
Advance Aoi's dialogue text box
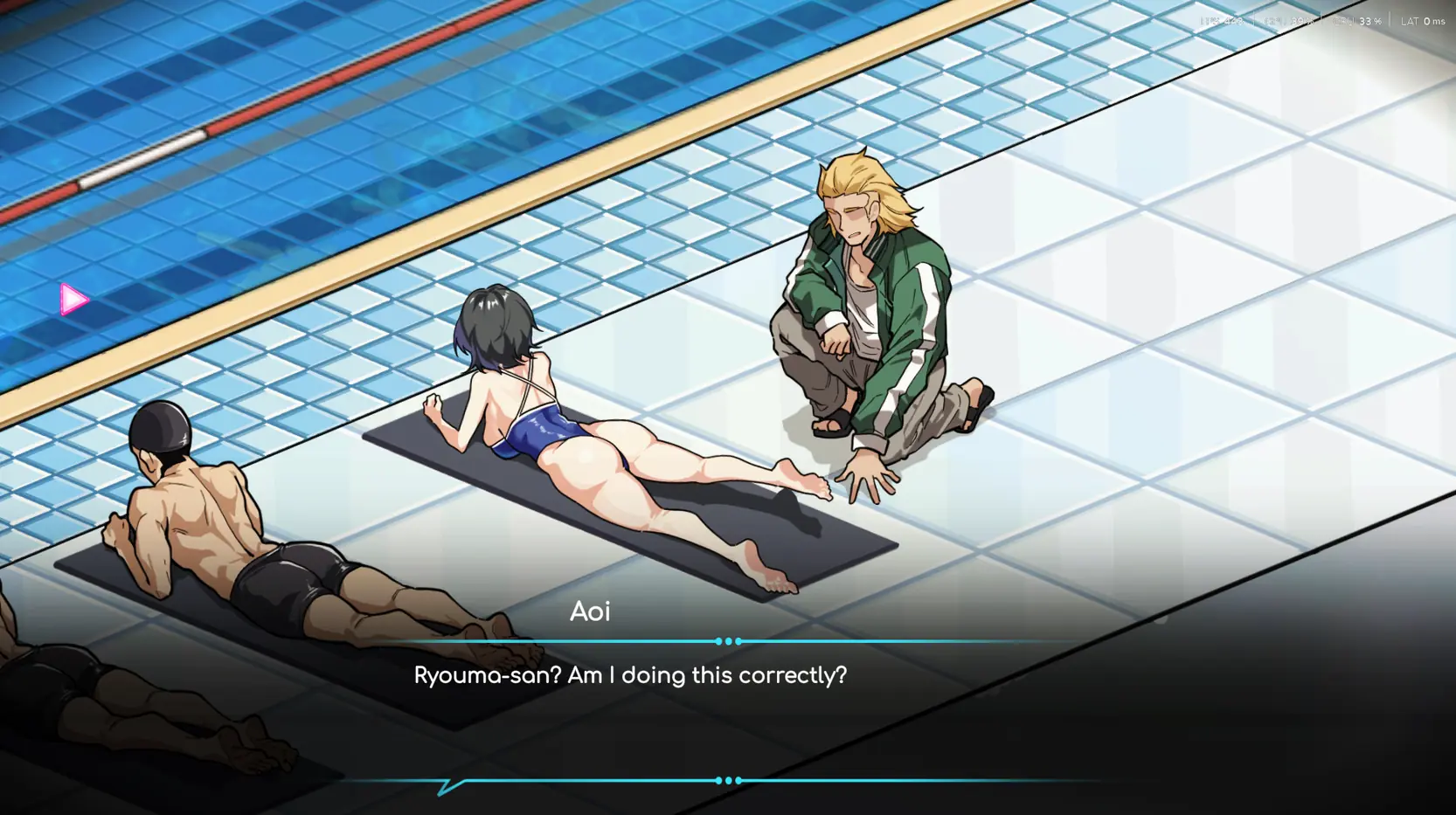pyautogui.click(x=629, y=676)
